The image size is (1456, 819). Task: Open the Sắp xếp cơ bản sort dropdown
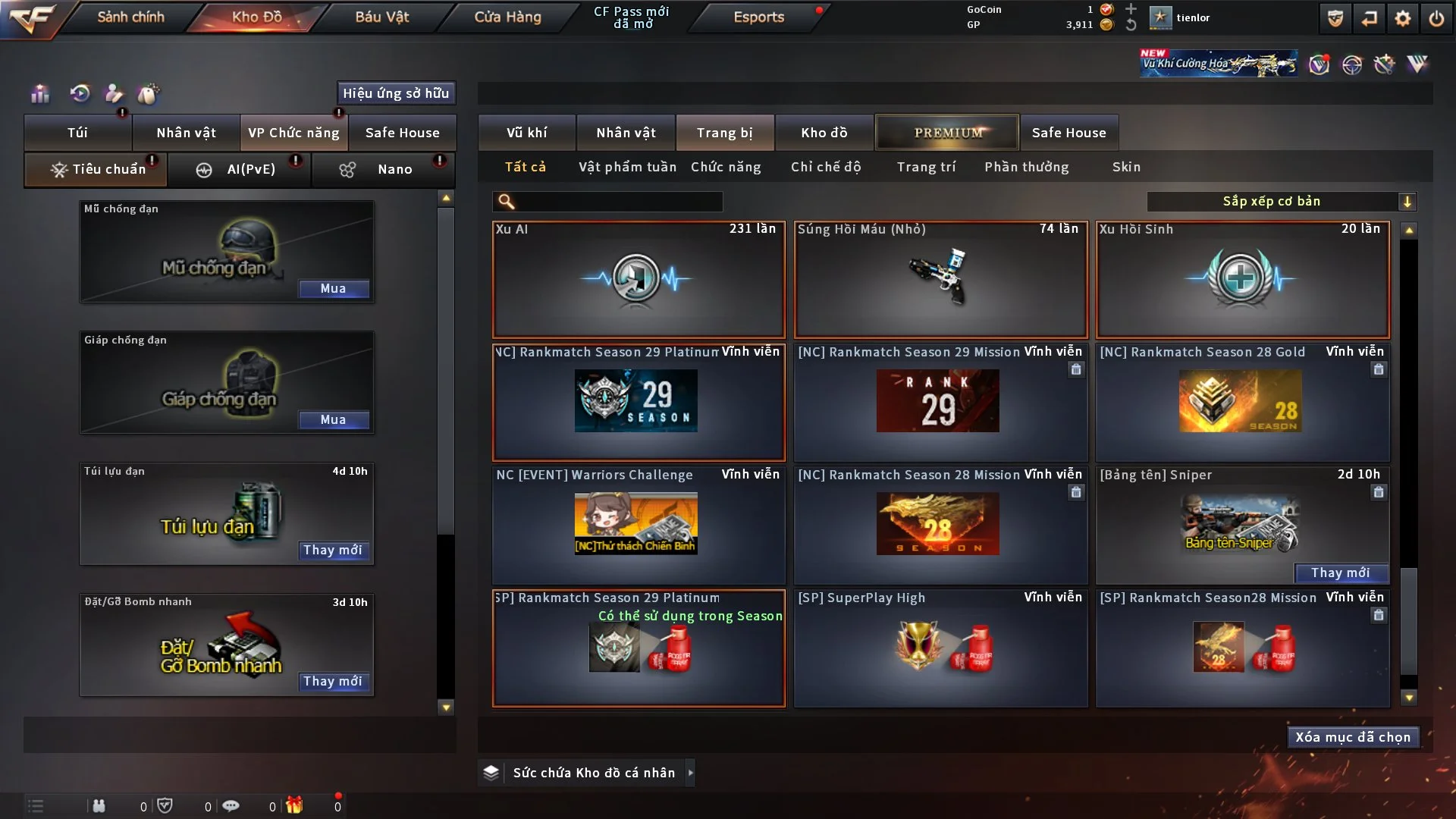(x=1282, y=201)
